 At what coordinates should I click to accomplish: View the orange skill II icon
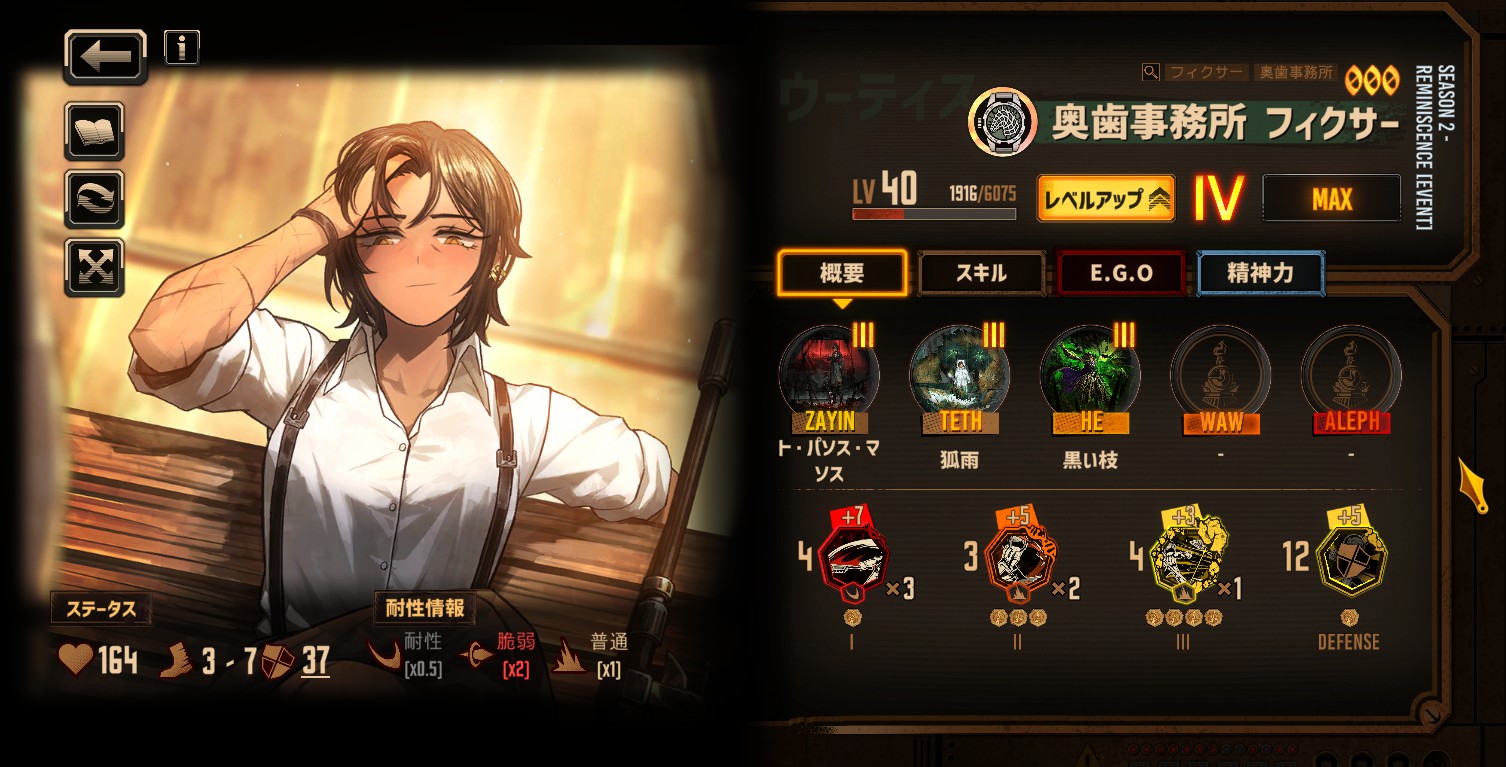pyautogui.click(x=1018, y=560)
